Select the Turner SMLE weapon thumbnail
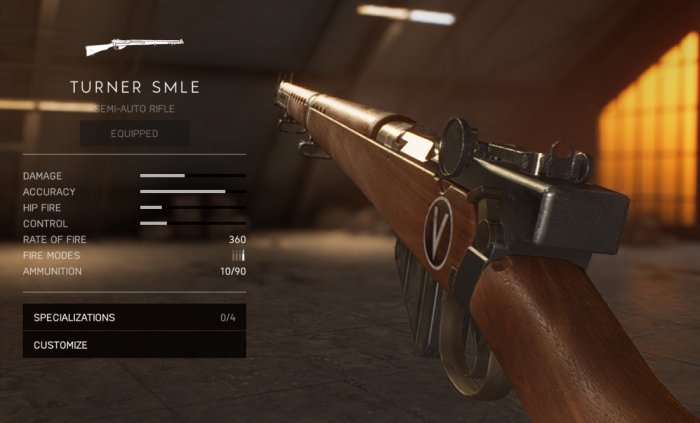 [134, 46]
